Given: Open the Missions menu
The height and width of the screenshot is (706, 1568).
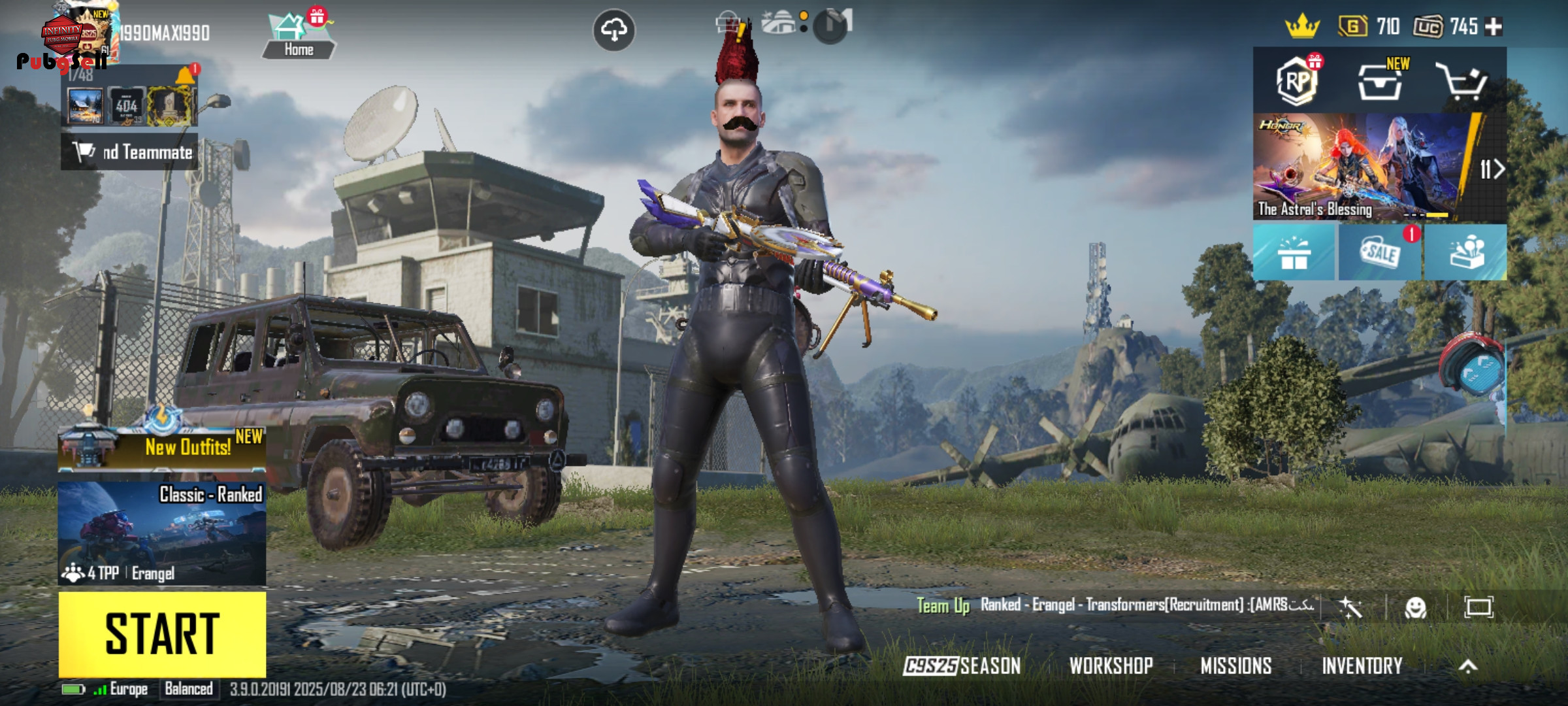Looking at the screenshot, I should pyautogui.click(x=1235, y=666).
